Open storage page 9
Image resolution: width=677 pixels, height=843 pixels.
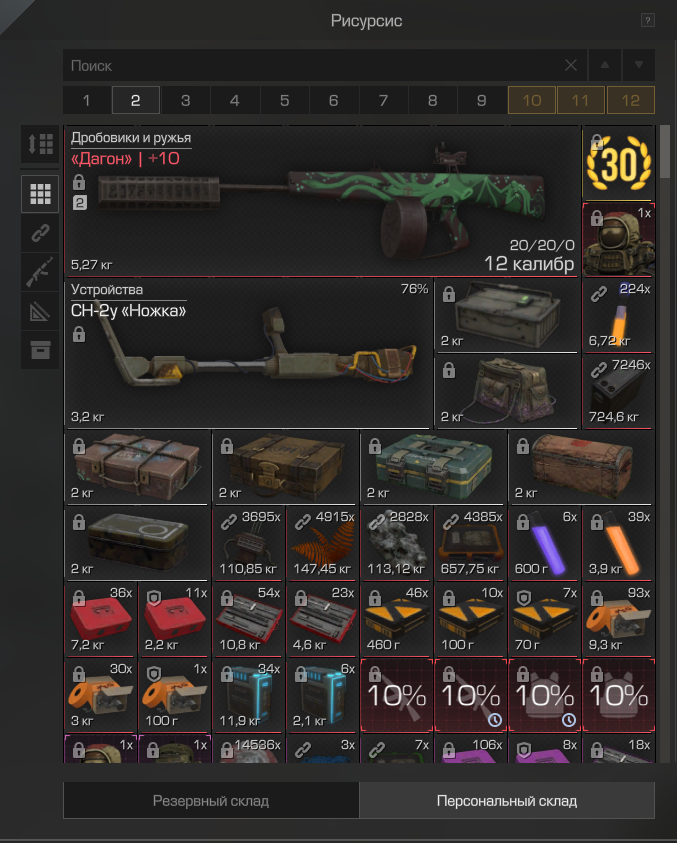482,100
